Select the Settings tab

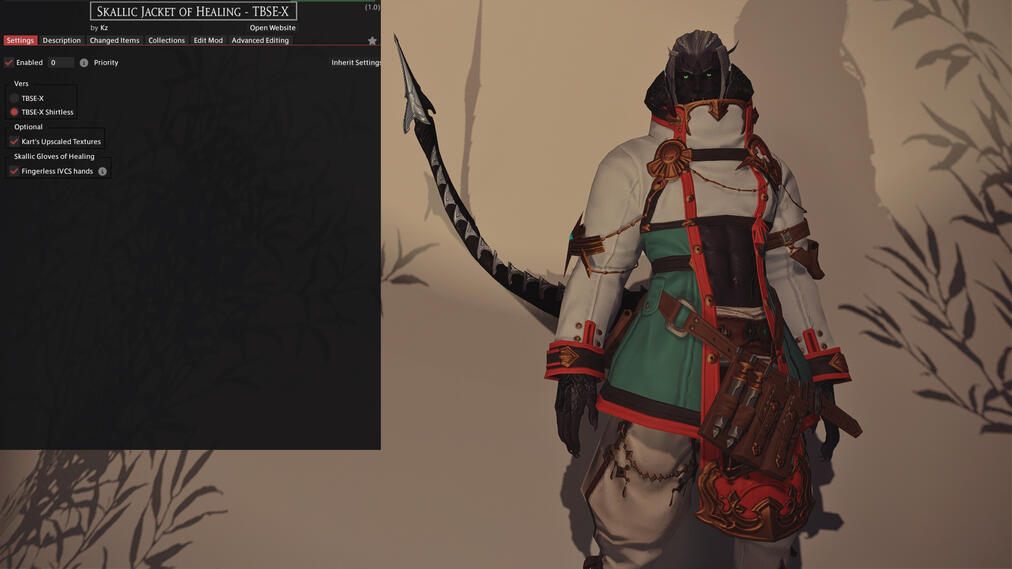coord(20,40)
